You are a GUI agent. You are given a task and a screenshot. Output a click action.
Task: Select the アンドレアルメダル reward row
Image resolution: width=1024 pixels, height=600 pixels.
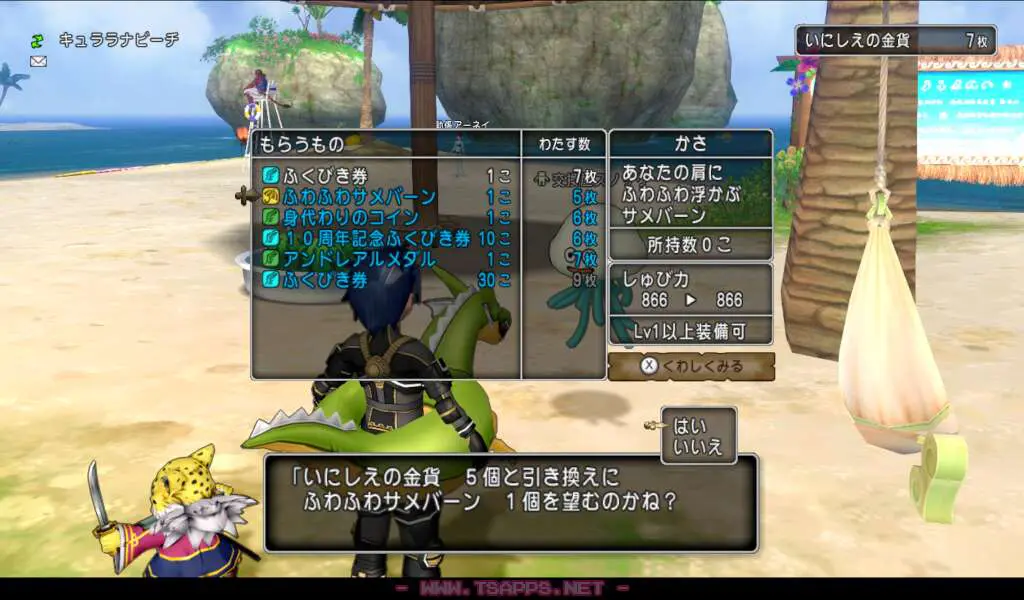coord(385,259)
